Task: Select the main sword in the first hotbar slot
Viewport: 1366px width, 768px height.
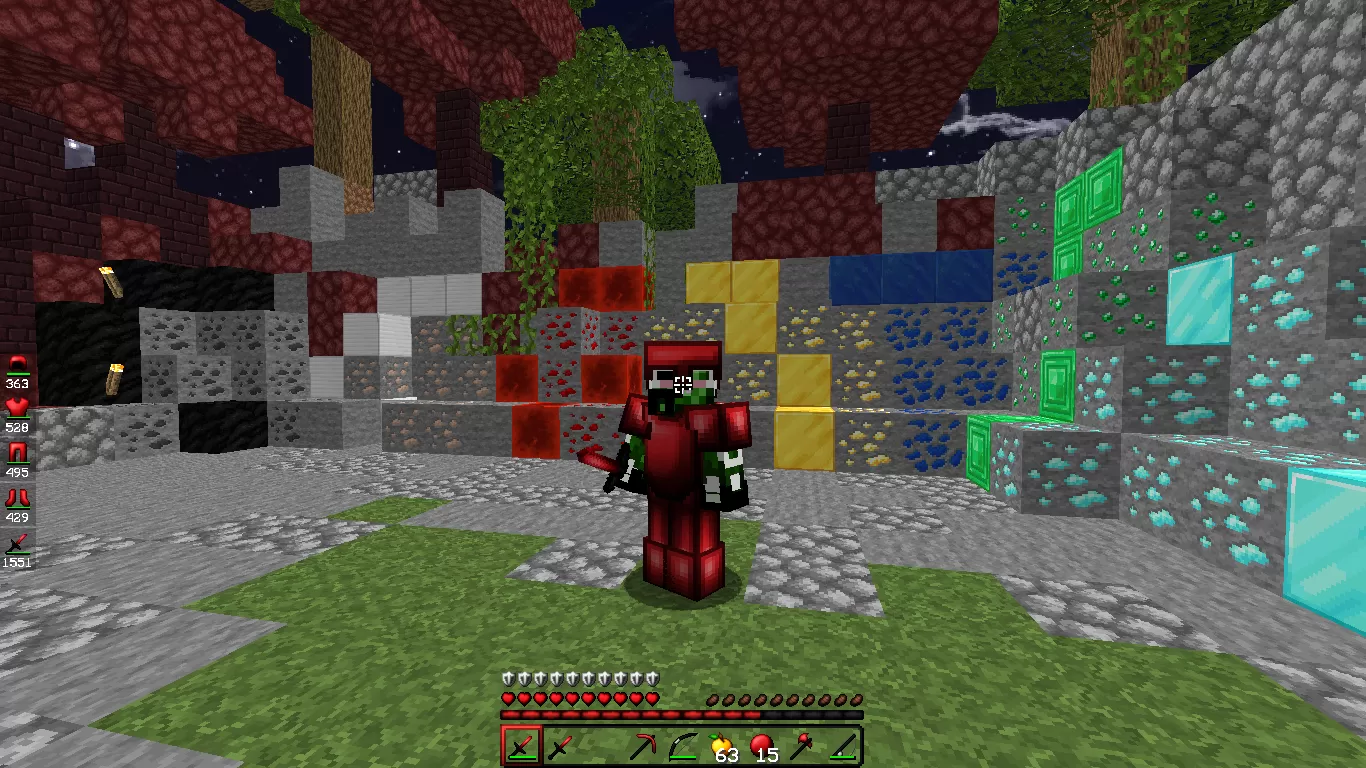Action: click(520, 746)
